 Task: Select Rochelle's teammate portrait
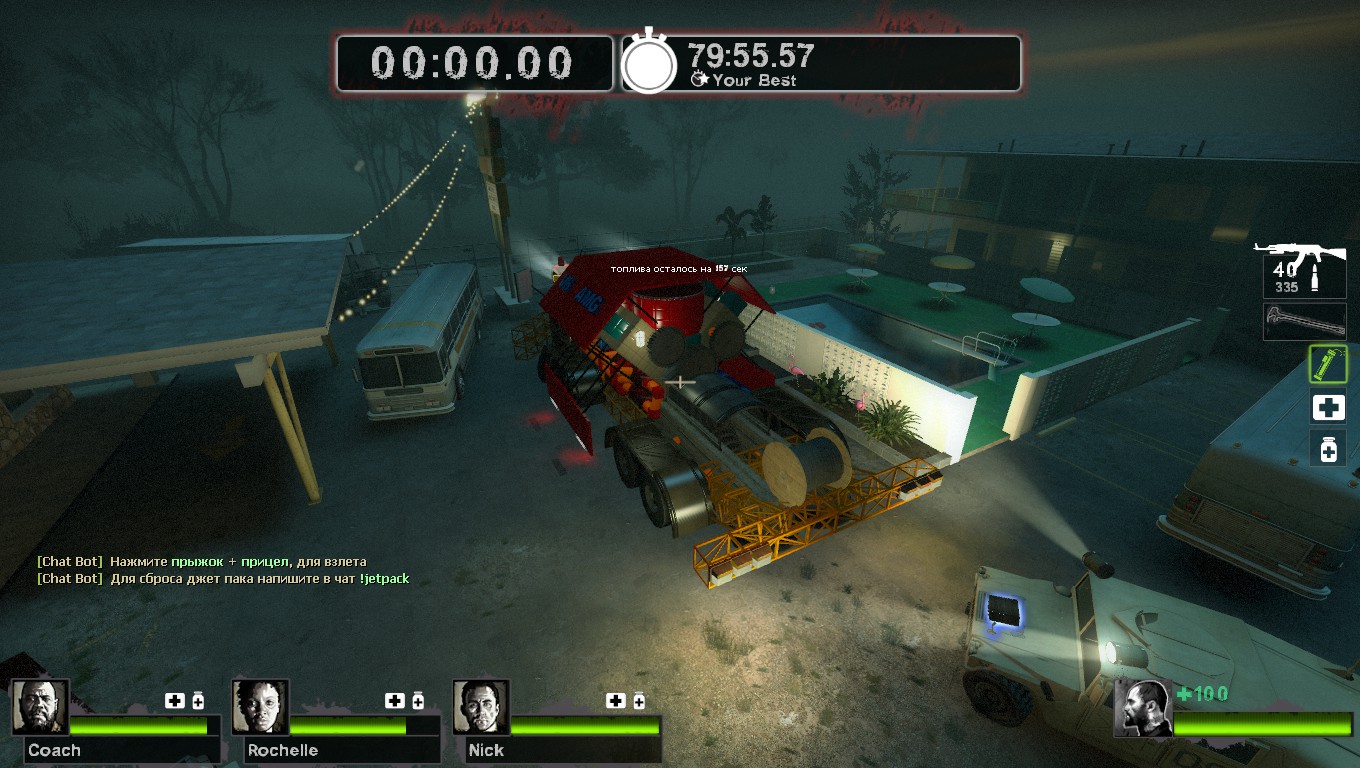pos(261,707)
